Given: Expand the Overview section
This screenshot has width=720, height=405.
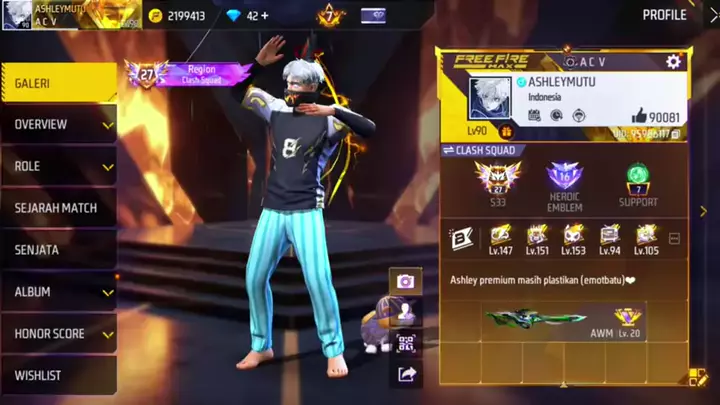Looking at the screenshot, I should coord(58,125).
